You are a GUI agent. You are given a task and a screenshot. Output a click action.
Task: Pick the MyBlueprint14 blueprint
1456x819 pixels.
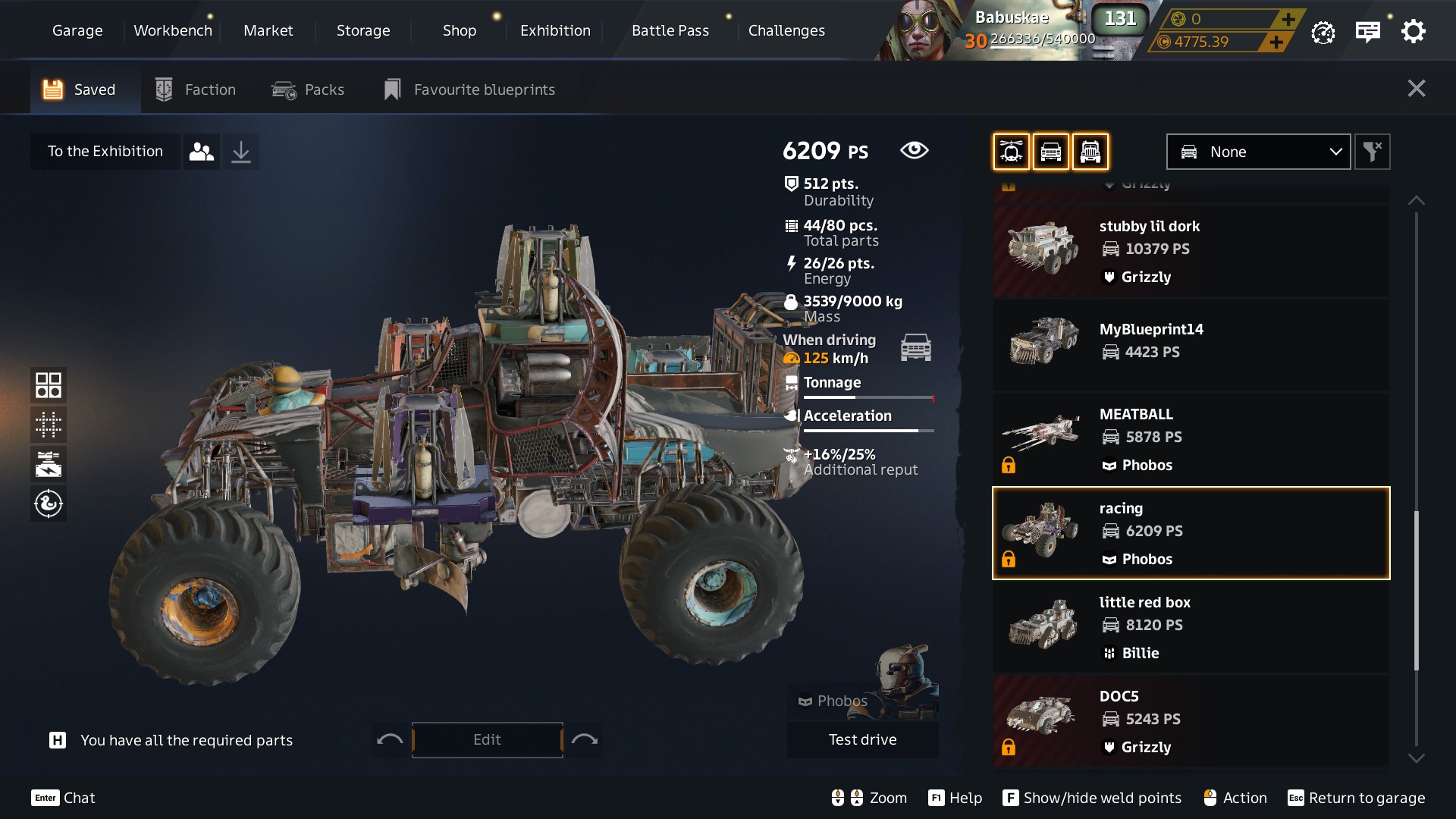pyautogui.click(x=1191, y=345)
